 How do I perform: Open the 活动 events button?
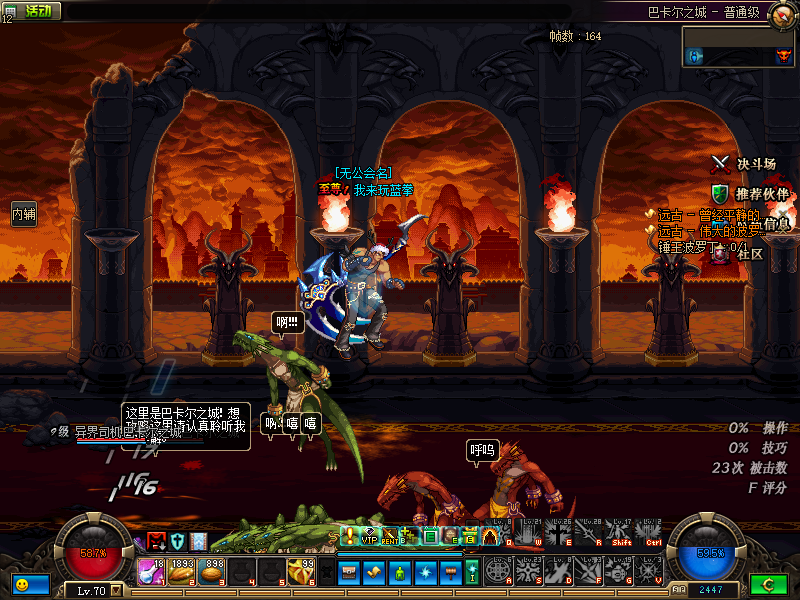[x=38, y=11]
